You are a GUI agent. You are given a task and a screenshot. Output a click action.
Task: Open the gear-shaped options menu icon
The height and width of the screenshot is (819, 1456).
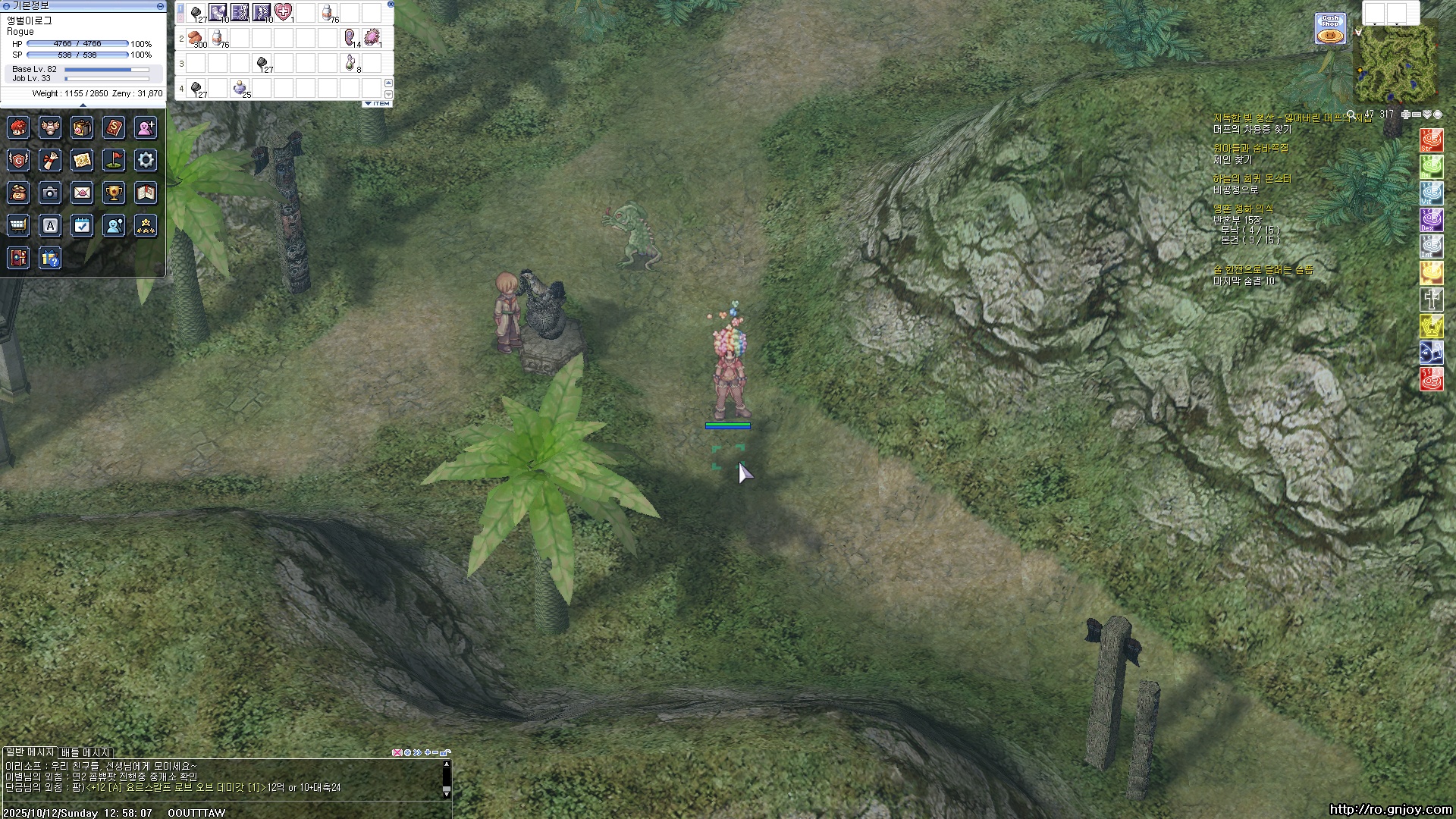point(146,160)
